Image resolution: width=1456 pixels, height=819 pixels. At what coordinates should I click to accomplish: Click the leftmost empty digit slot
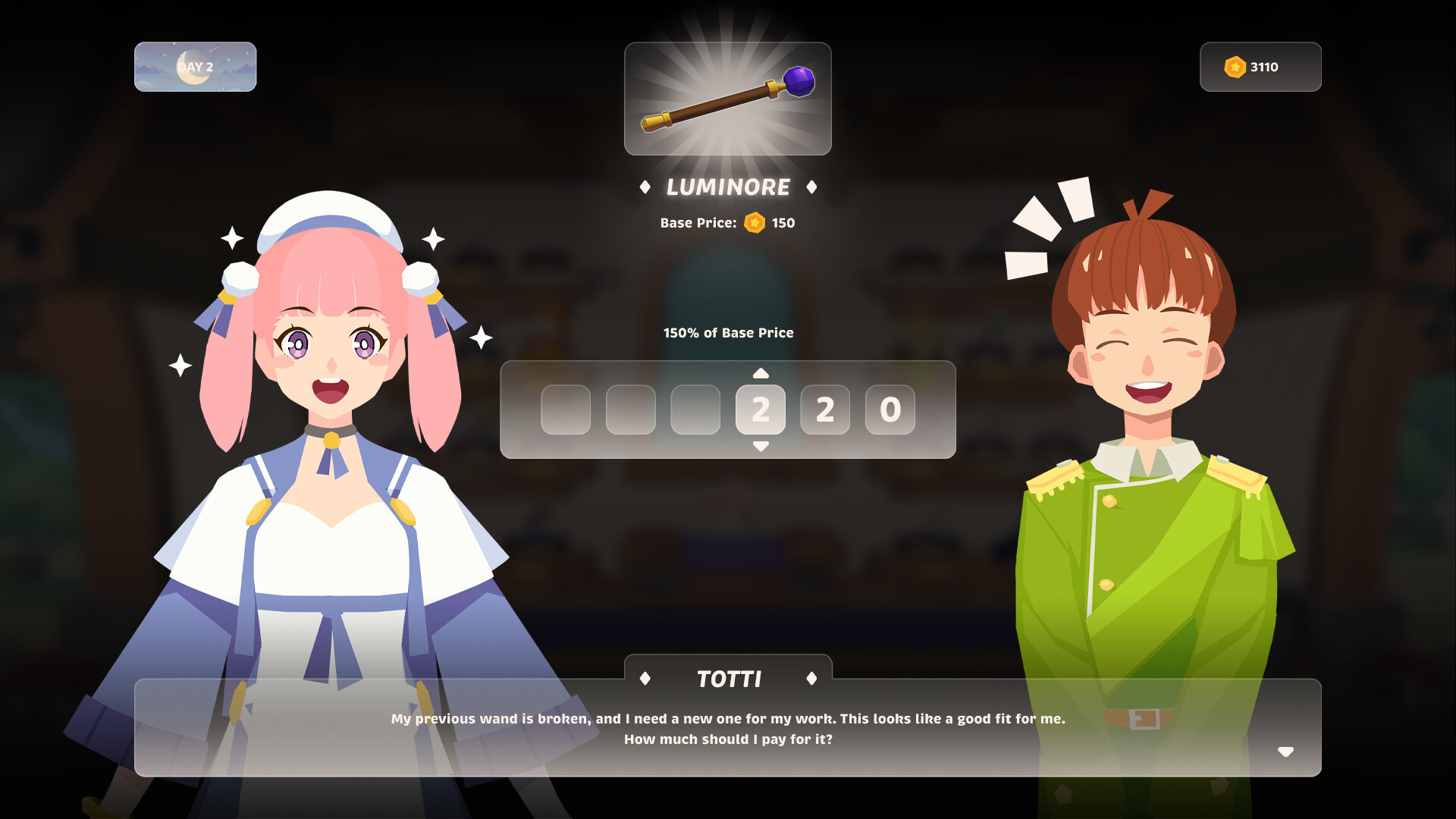pyautogui.click(x=566, y=410)
